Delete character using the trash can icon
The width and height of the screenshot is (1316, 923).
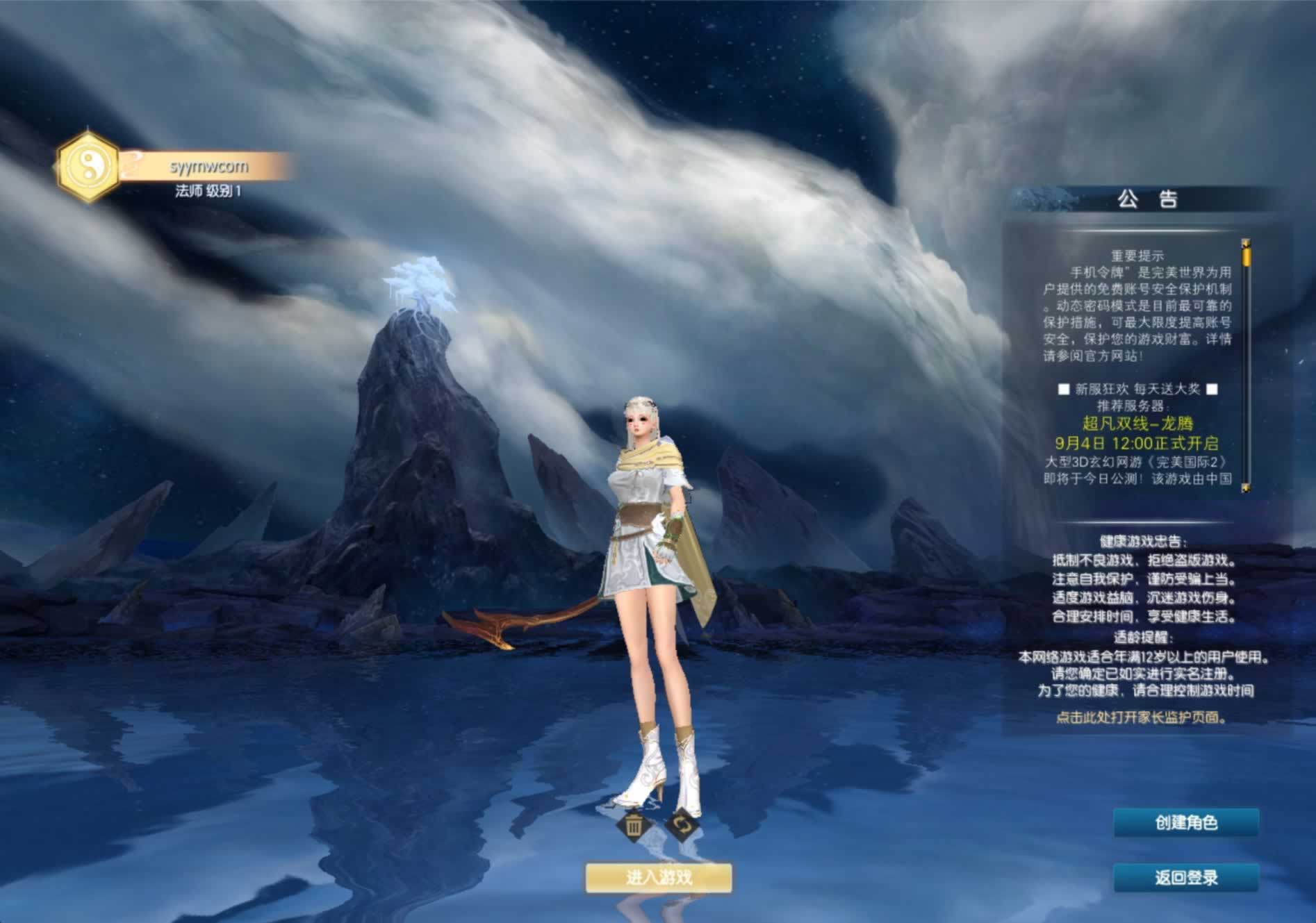[x=633, y=826]
